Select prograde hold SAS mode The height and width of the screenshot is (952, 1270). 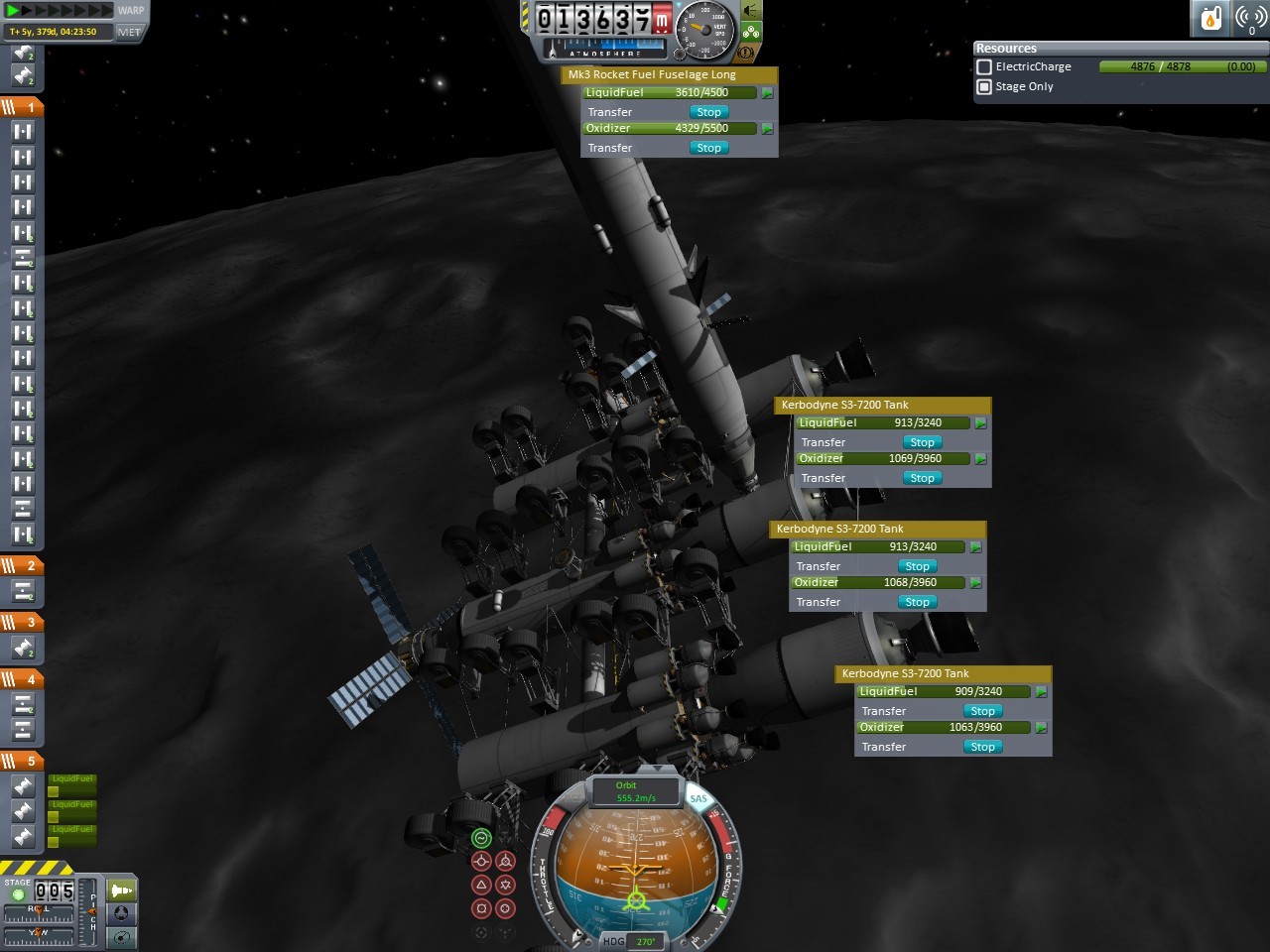click(482, 861)
